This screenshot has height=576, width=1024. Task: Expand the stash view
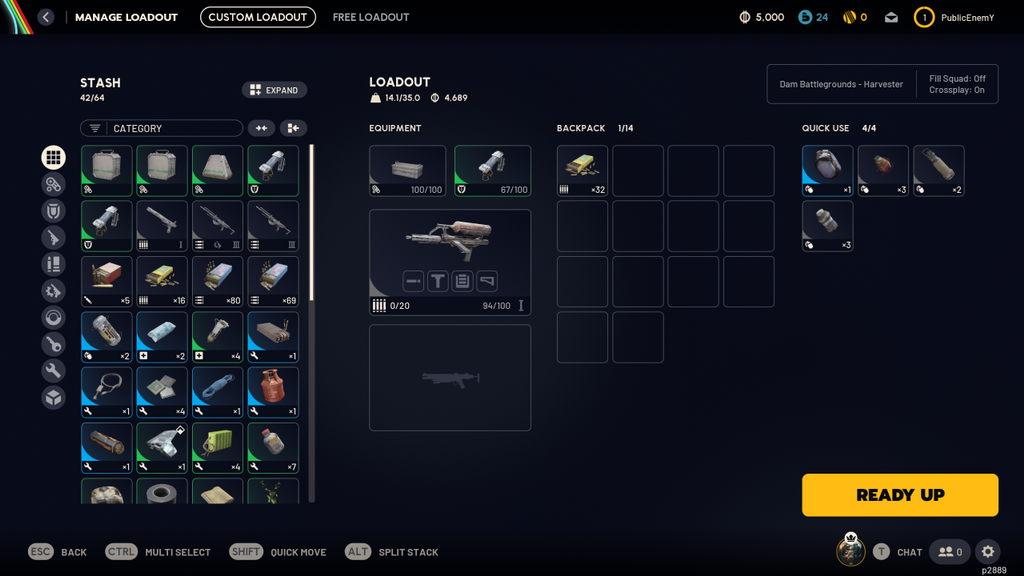(274, 90)
